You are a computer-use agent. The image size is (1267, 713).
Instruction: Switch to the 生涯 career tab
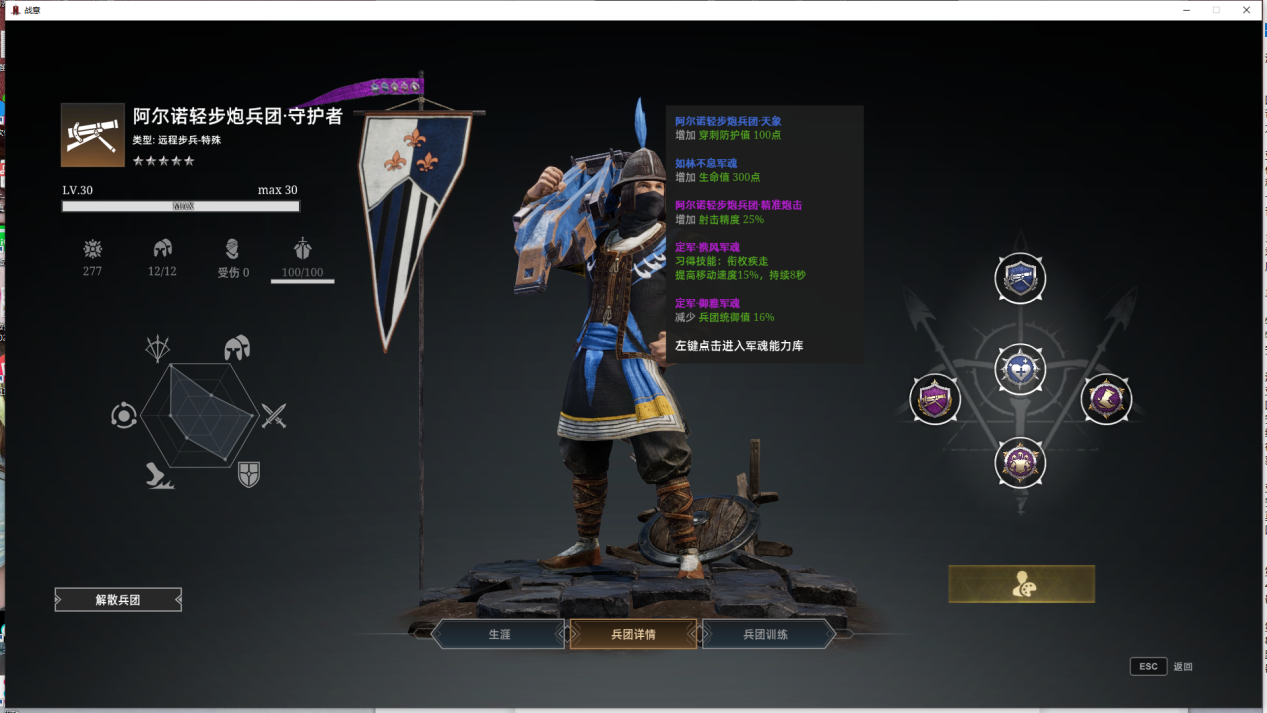[x=499, y=634]
